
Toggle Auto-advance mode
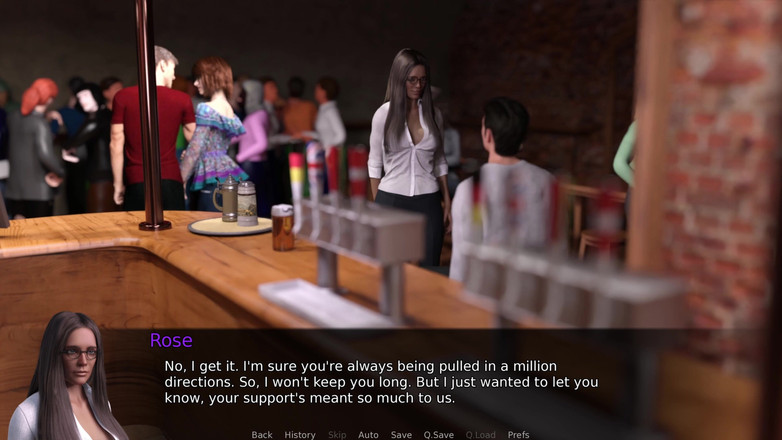click(368, 435)
